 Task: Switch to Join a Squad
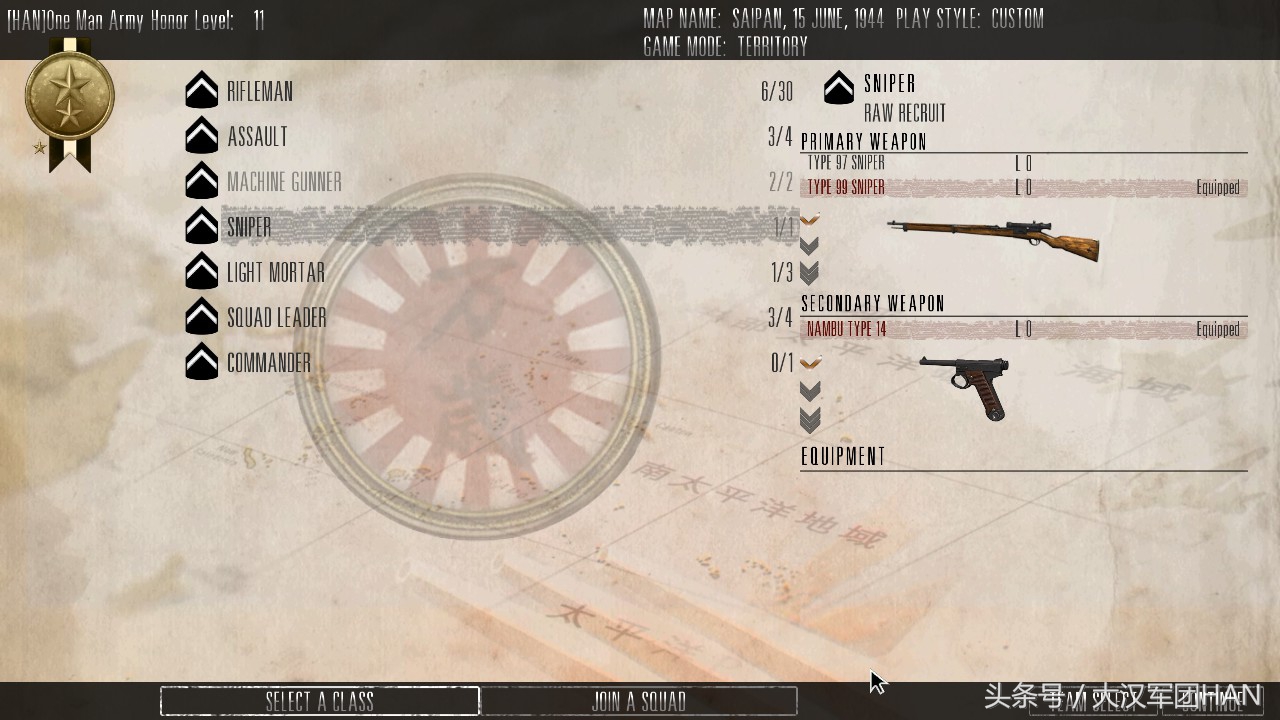(639, 701)
